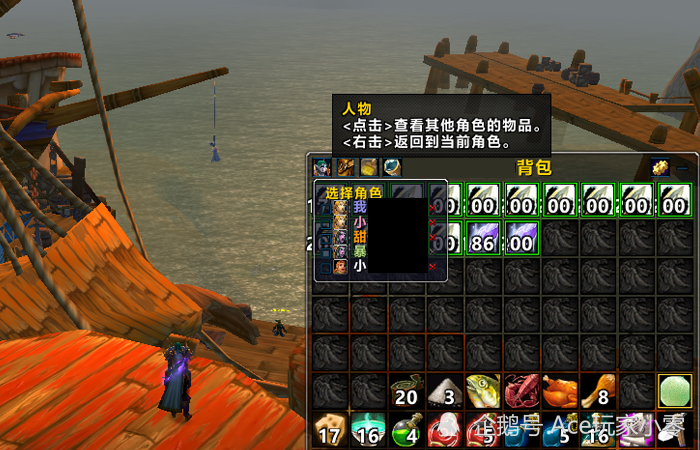The image size is (700, 450).
Task: Select the white powder pile stack of 3
Action: coord(444,391)
